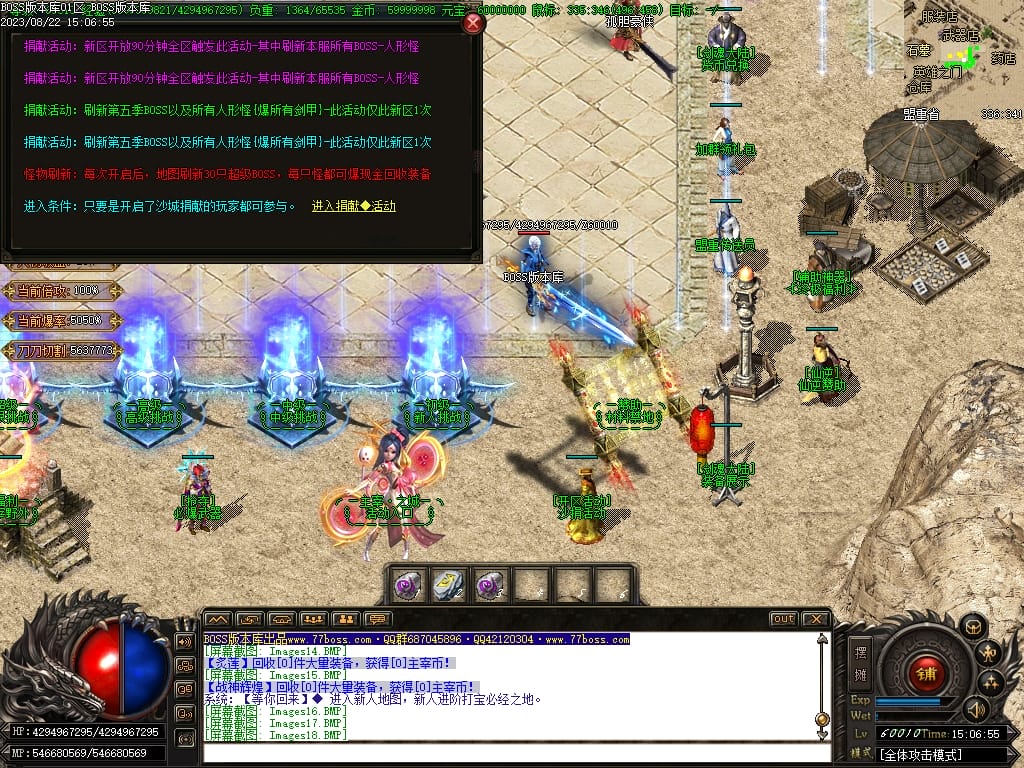Close the donation event dialog
Screen dimensions: 1024x768
coord(473,24)
